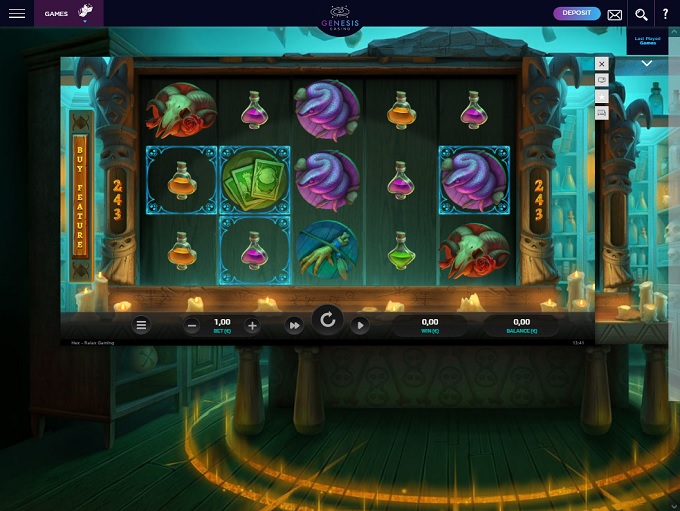Image resolution: width=680 pixels, height=511 pixels.
Task: Open the Games section
Action: click(56, 14)
